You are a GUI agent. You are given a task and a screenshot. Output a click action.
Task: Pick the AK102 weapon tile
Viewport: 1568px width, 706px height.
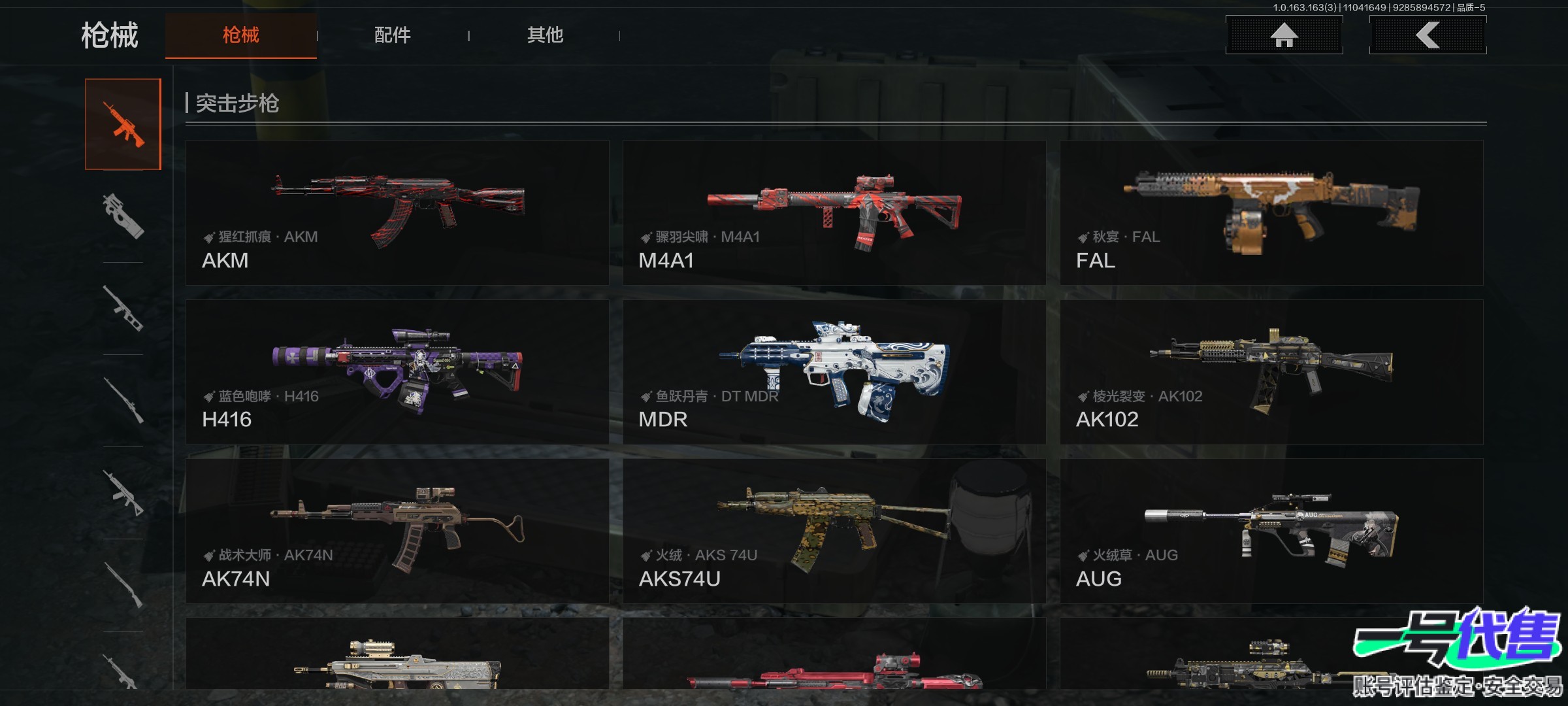click(x=1271, y=372)
